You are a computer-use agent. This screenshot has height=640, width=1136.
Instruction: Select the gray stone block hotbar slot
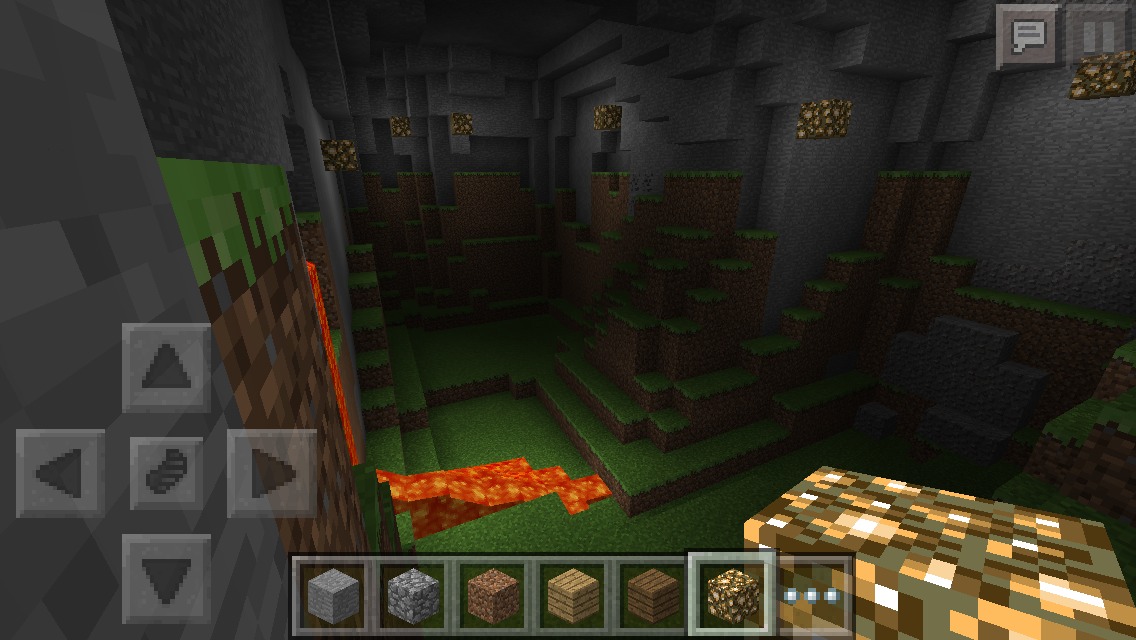(331, 595)
